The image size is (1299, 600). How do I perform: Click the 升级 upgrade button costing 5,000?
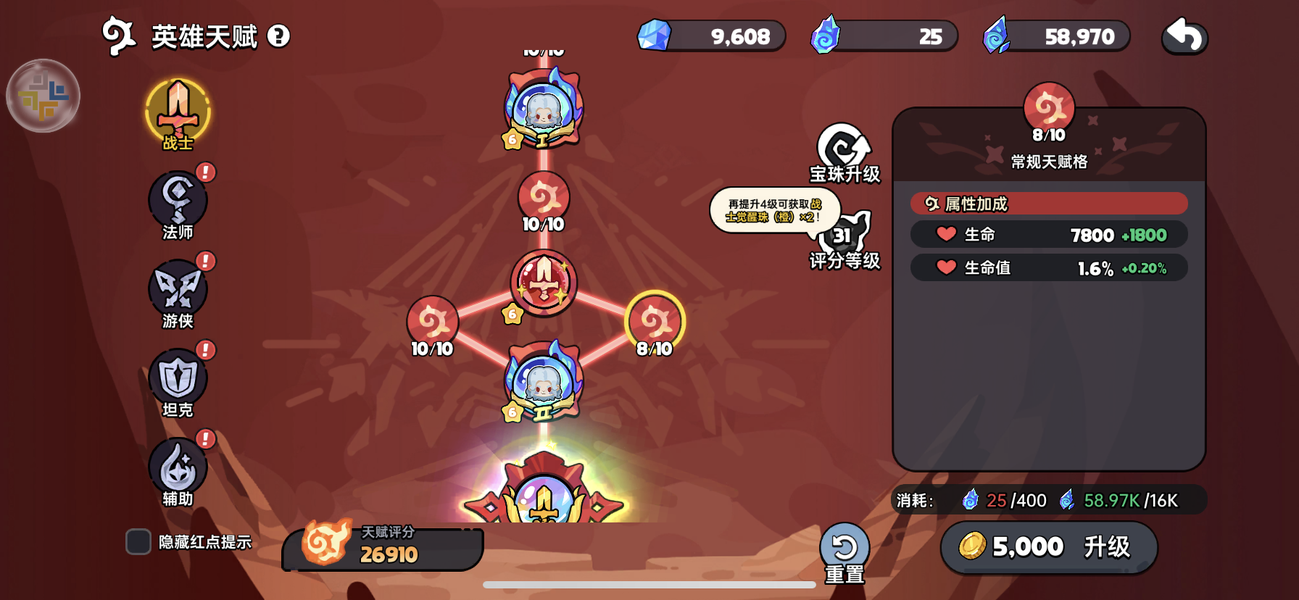tap(1048, 547)
